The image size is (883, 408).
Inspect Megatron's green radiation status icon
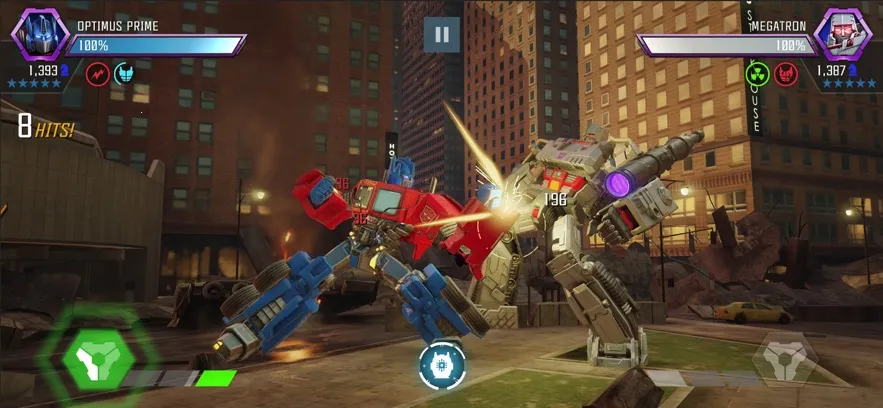coord(759,73)
